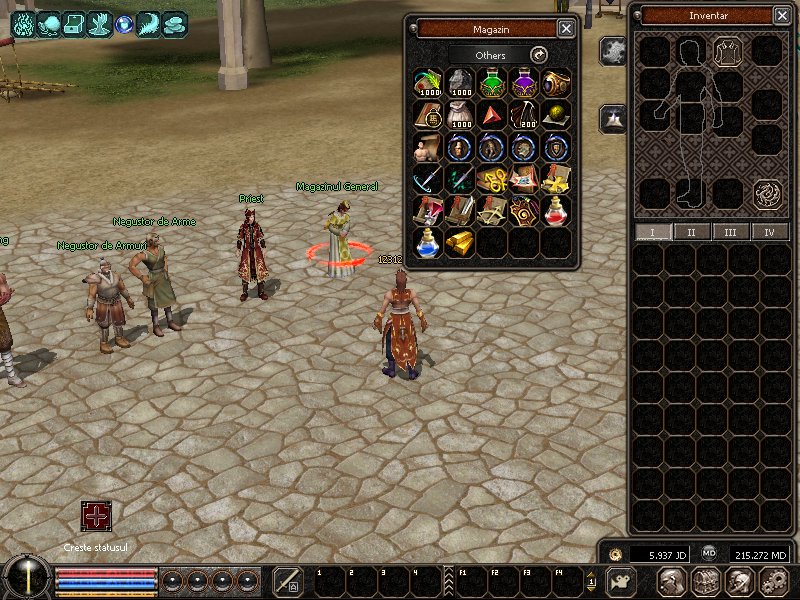Activate the blue flame buff icon
Screen dimensions: 800x600
click(x=22, y=23)
